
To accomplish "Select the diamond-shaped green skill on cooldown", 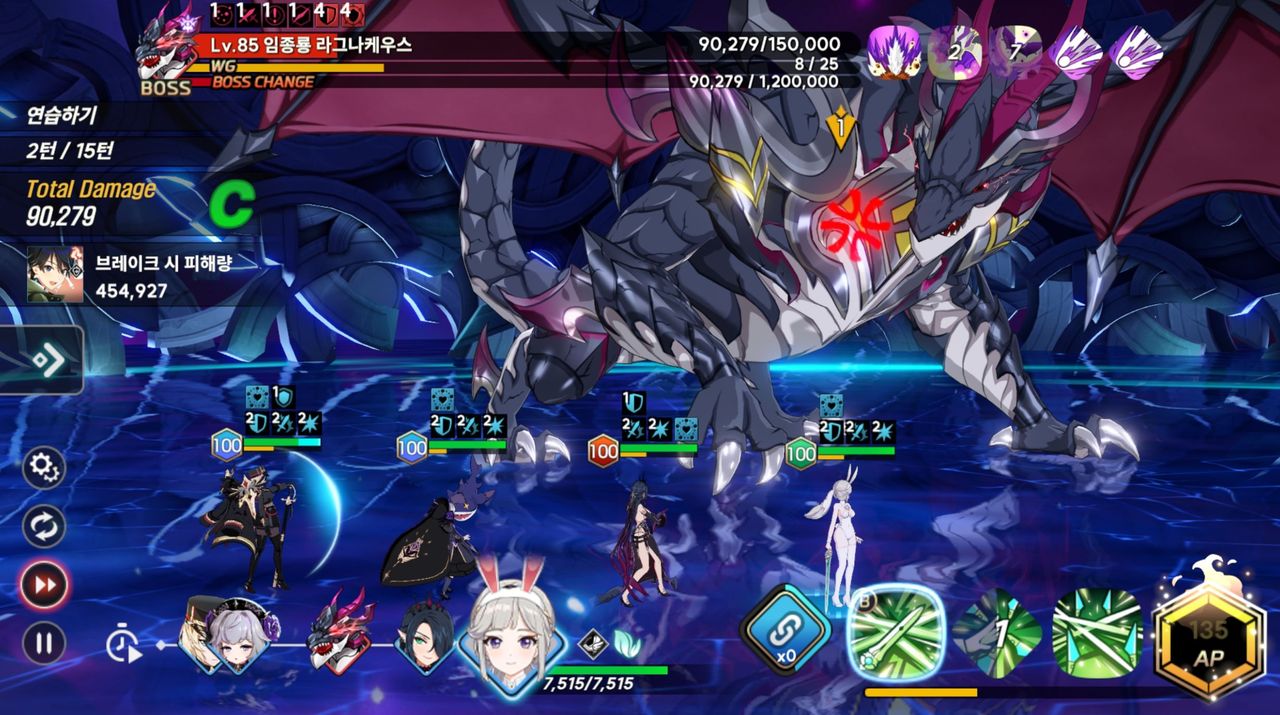I will (997, 634).
